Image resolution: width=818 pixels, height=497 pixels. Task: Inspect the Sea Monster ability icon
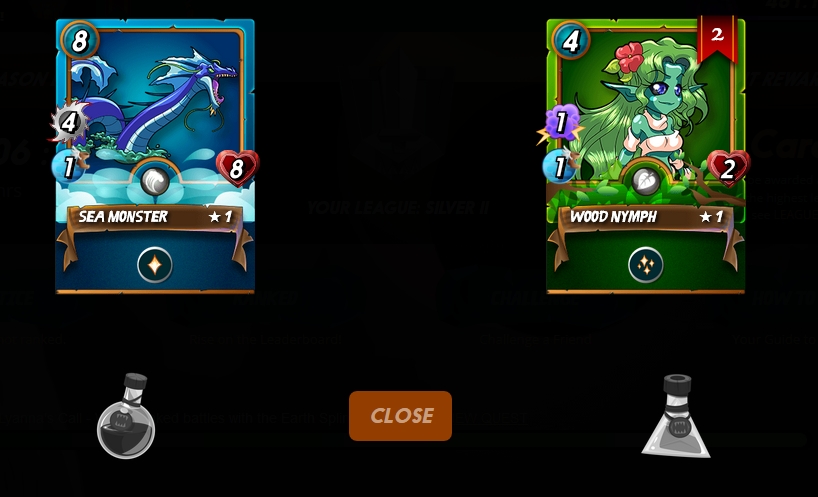pyautogui.click(x=155, y=265)
